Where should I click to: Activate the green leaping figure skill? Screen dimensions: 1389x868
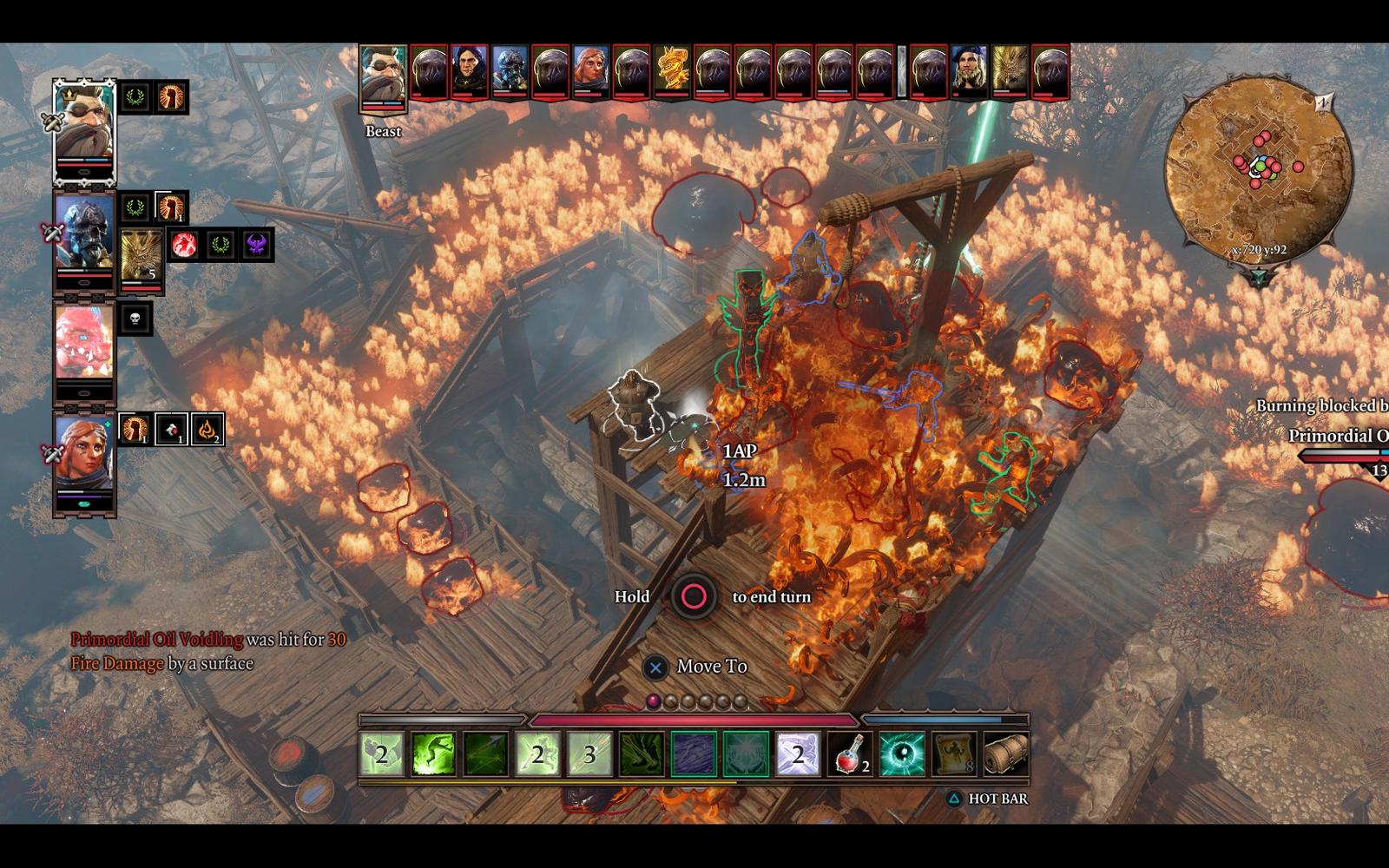[x=433, y=753]
